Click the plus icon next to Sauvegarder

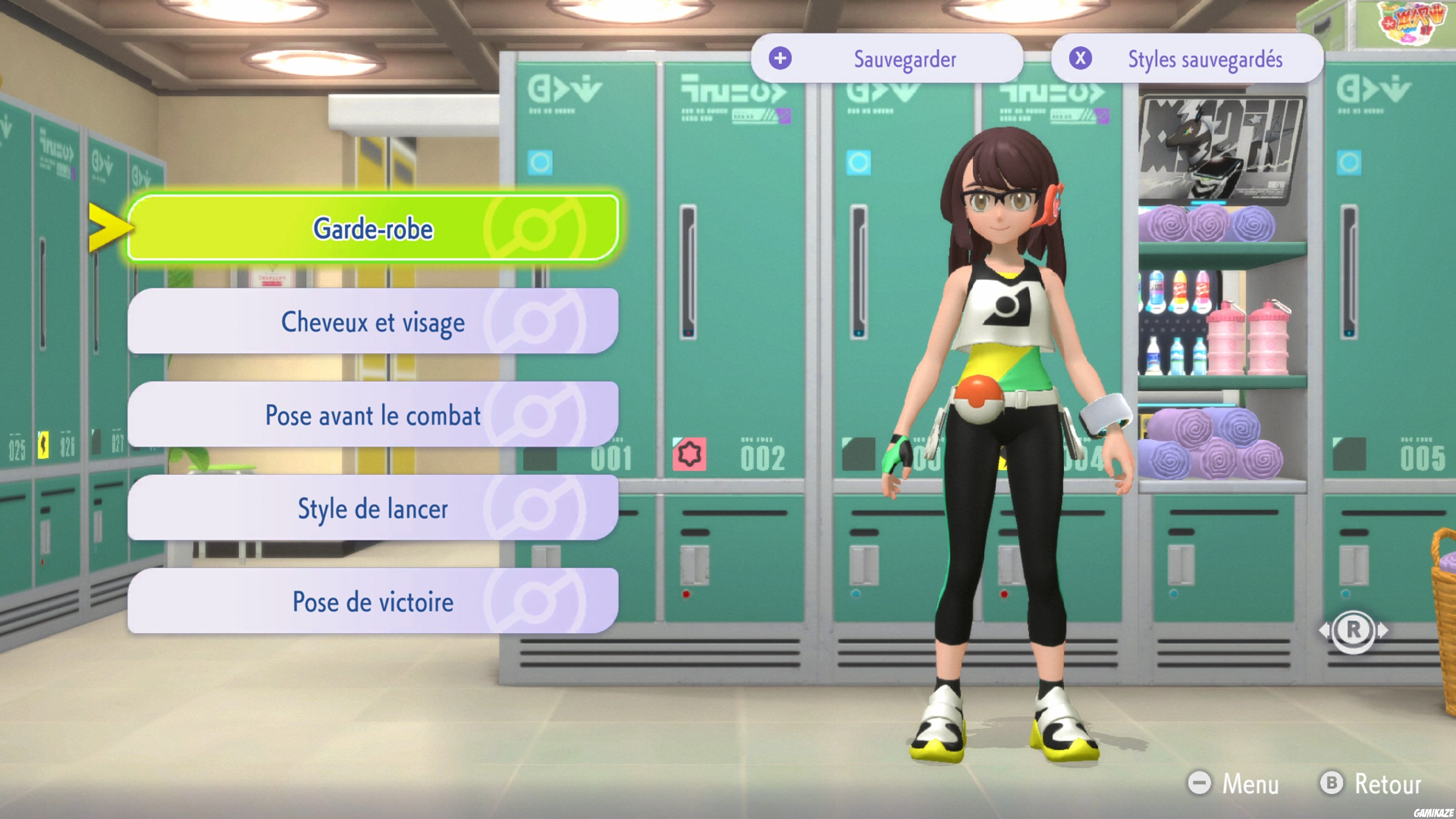(781, 59)
